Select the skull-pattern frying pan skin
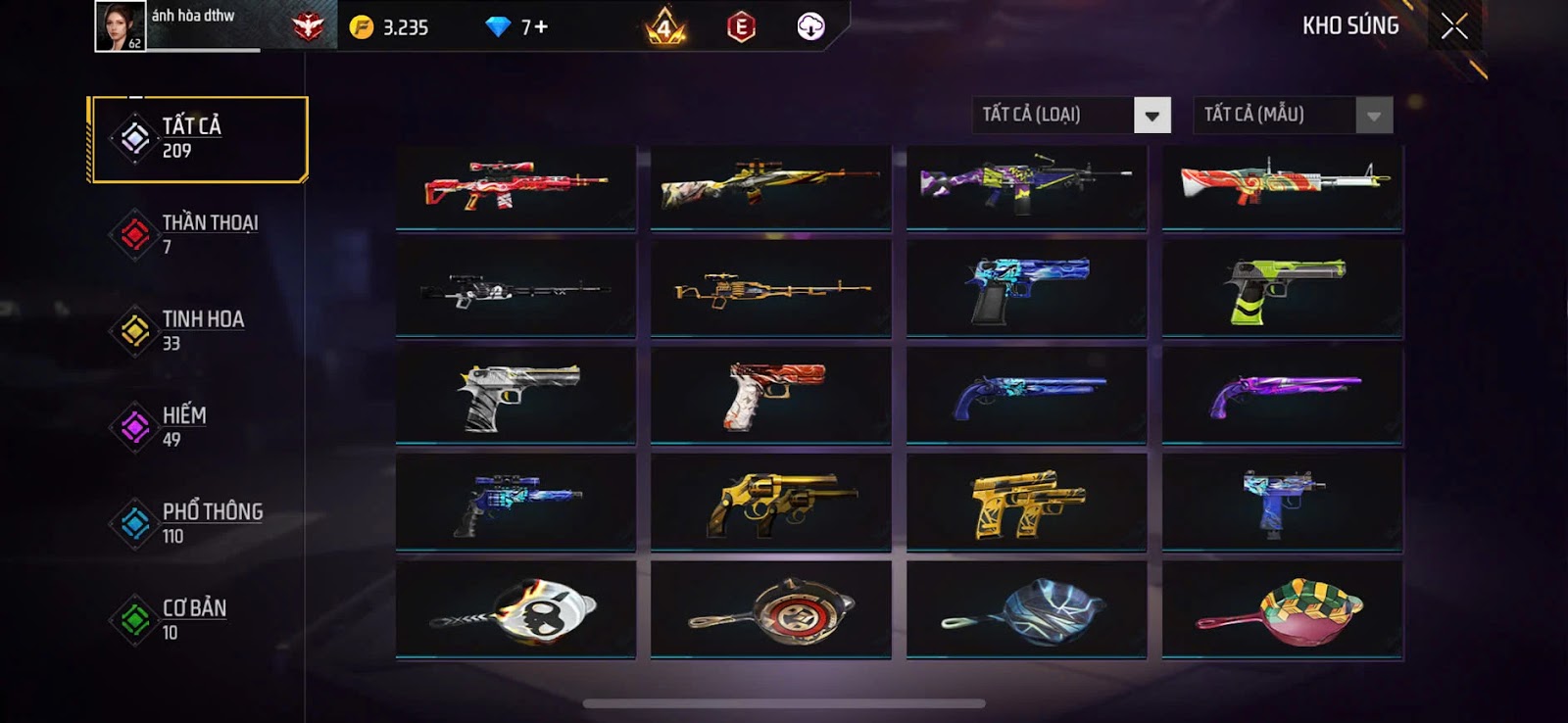1568x723 pixels. click(x=515, y=610)
